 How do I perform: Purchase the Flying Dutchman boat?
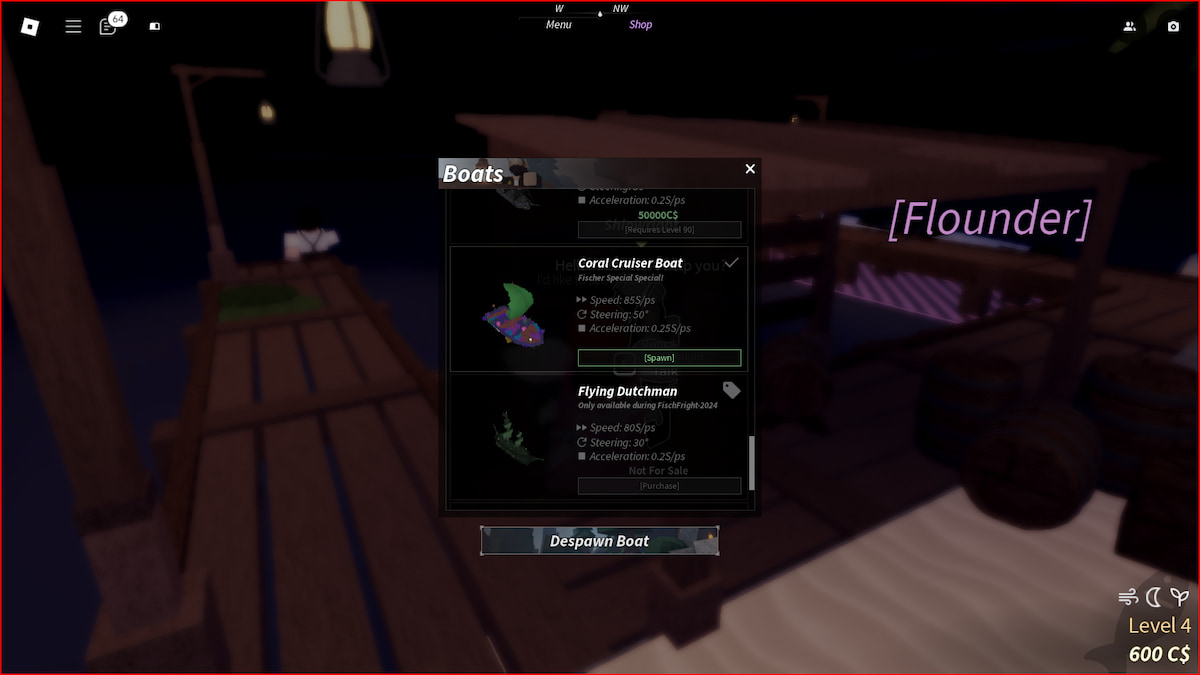point(659,486)
